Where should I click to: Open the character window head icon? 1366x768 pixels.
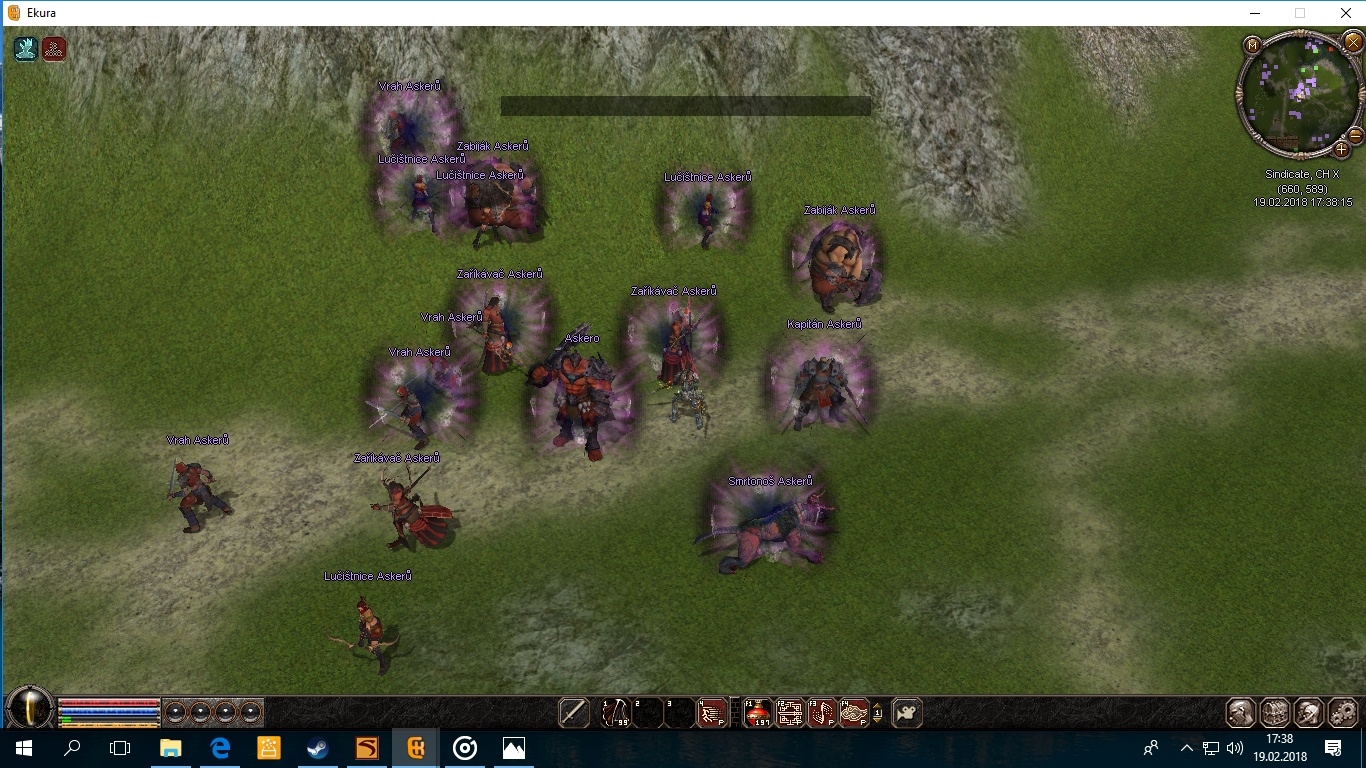click(1241, 713)
